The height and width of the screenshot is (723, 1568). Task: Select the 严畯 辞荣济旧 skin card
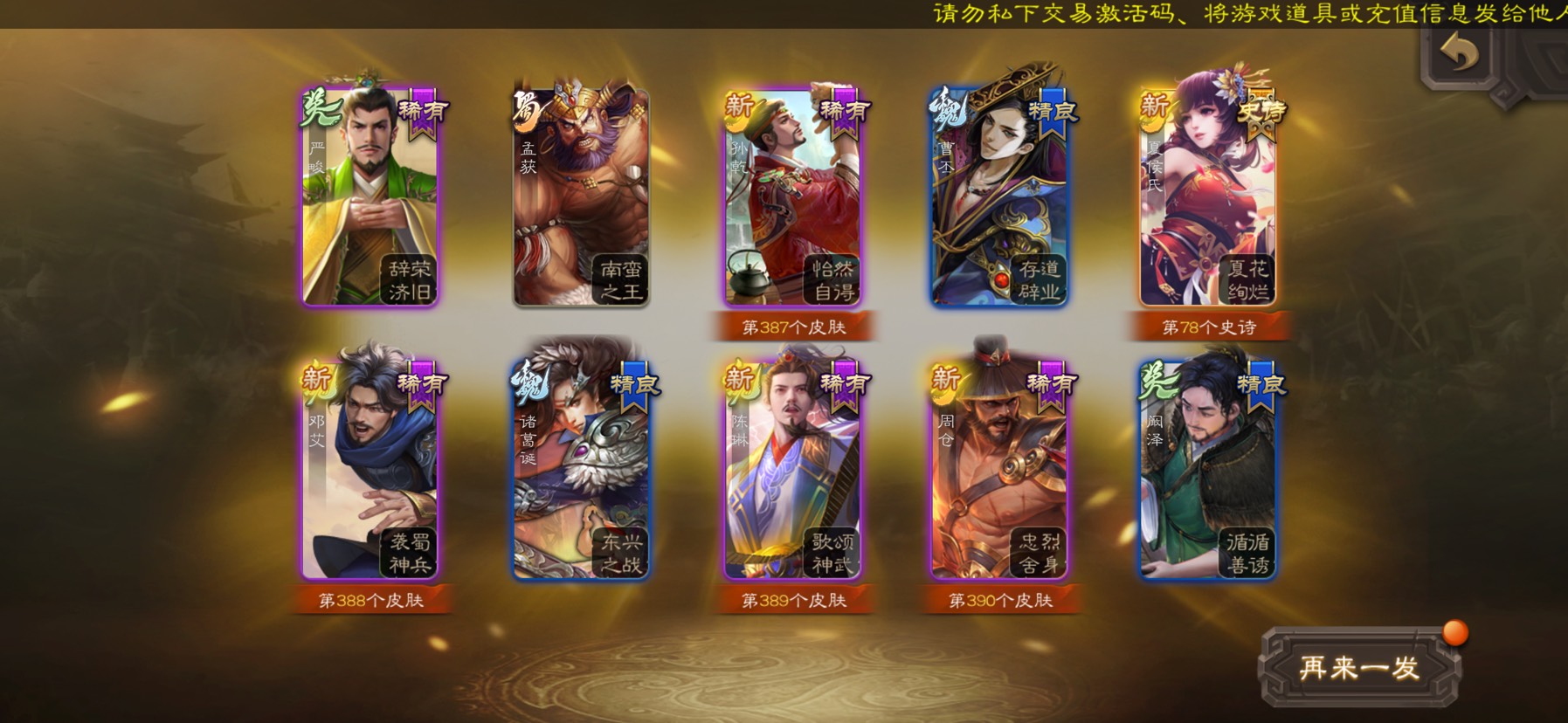tap(370, 196)
